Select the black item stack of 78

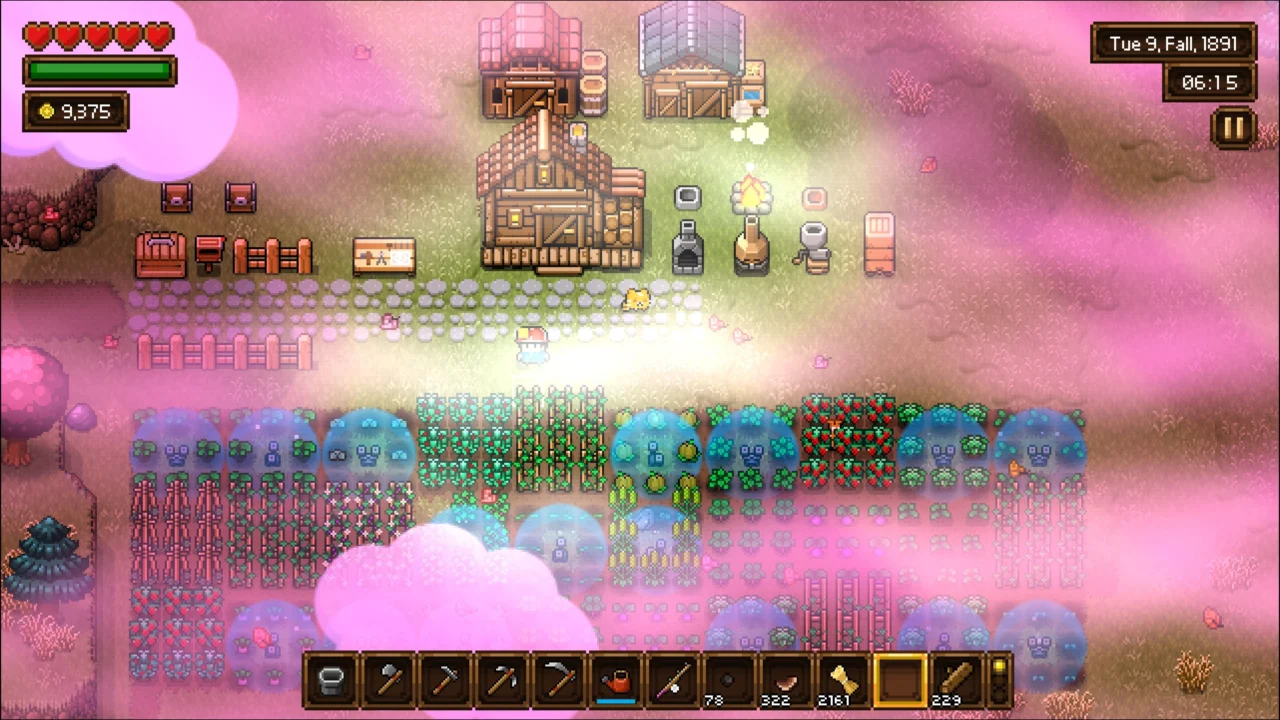[730, 681]
